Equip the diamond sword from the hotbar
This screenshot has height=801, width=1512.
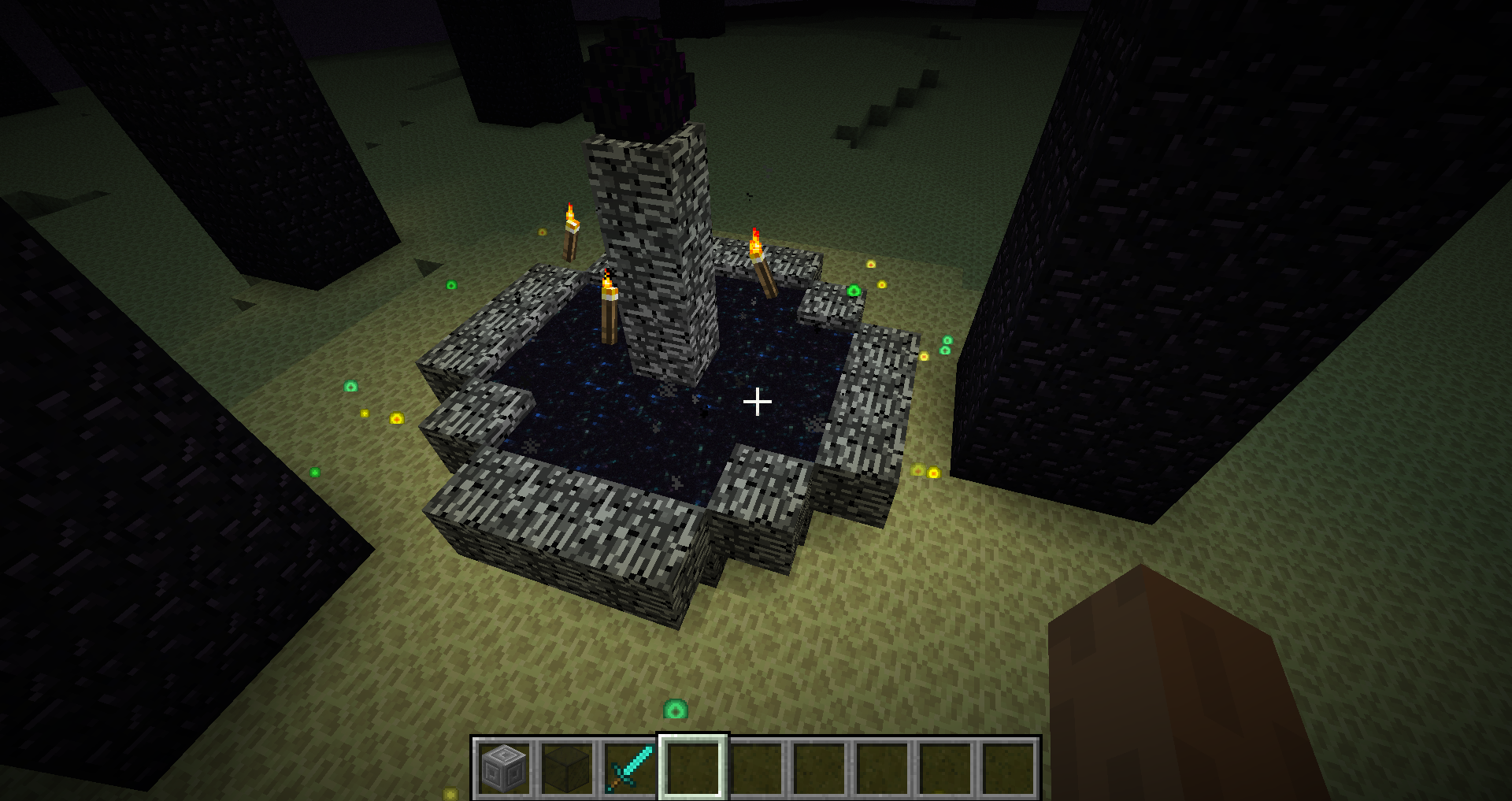click(630, 768)
